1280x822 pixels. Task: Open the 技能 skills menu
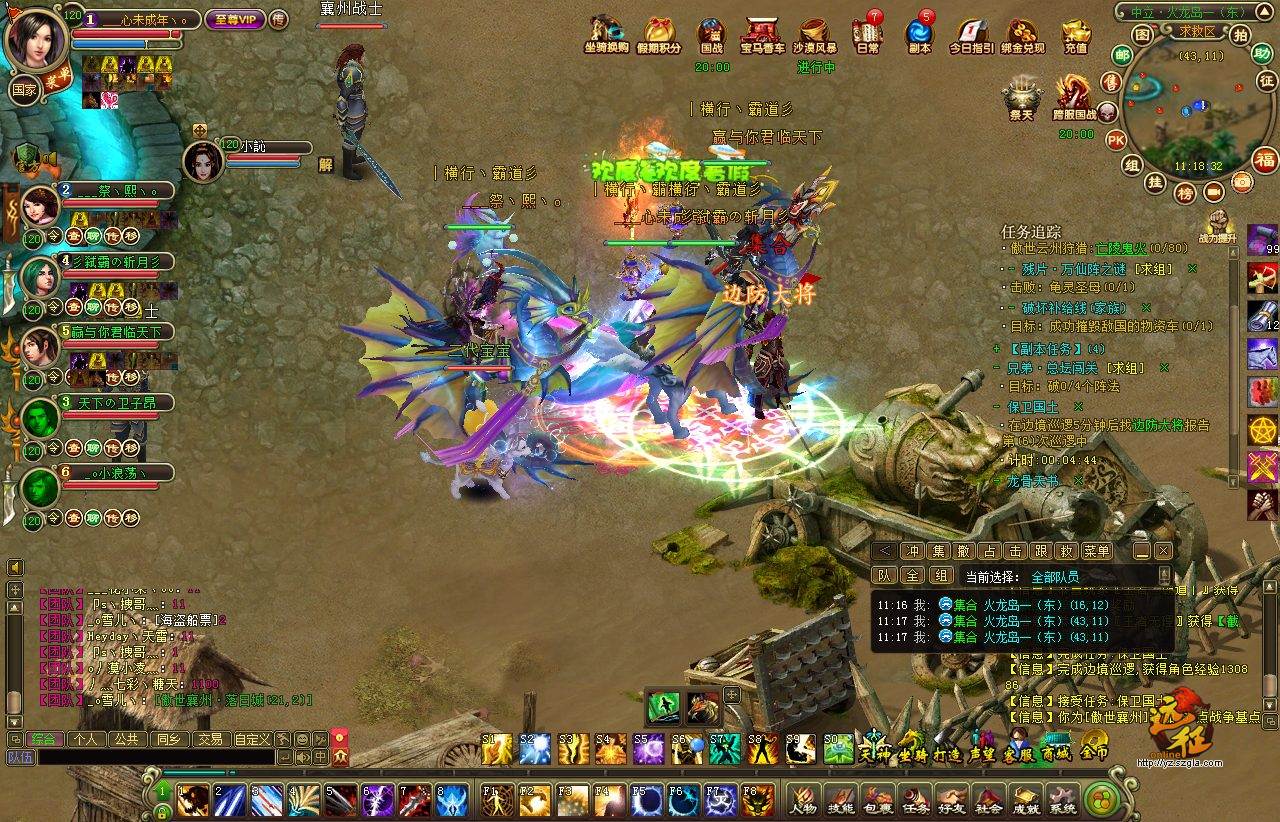[840, 799]
